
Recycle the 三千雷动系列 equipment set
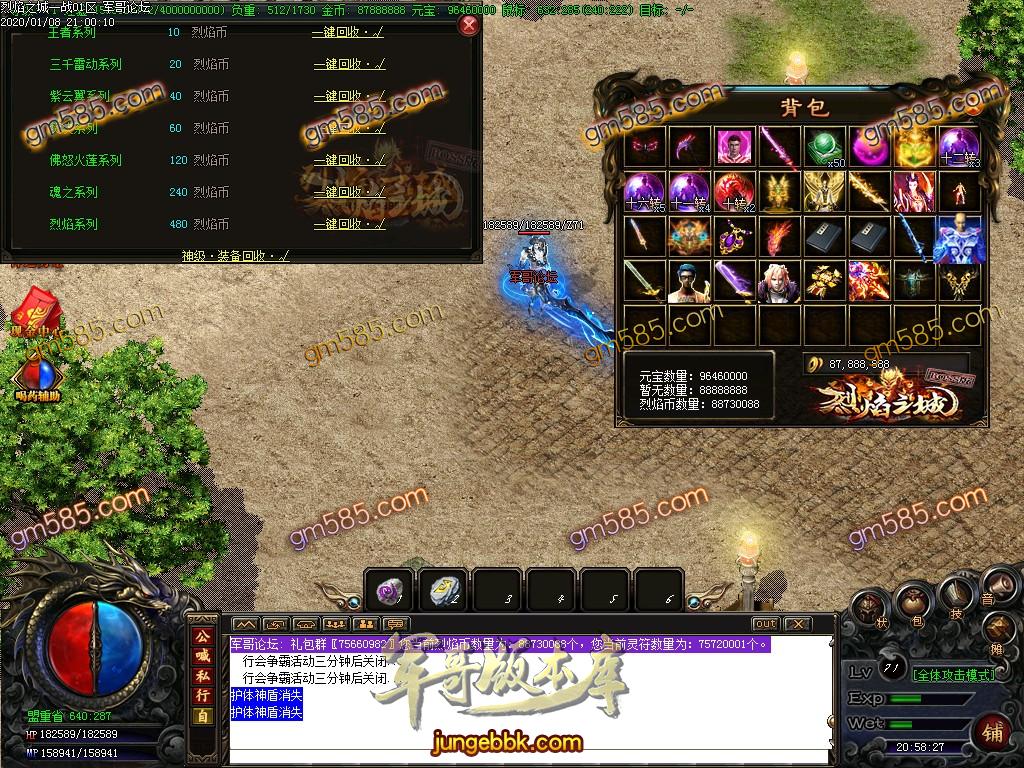click(349, 64)
